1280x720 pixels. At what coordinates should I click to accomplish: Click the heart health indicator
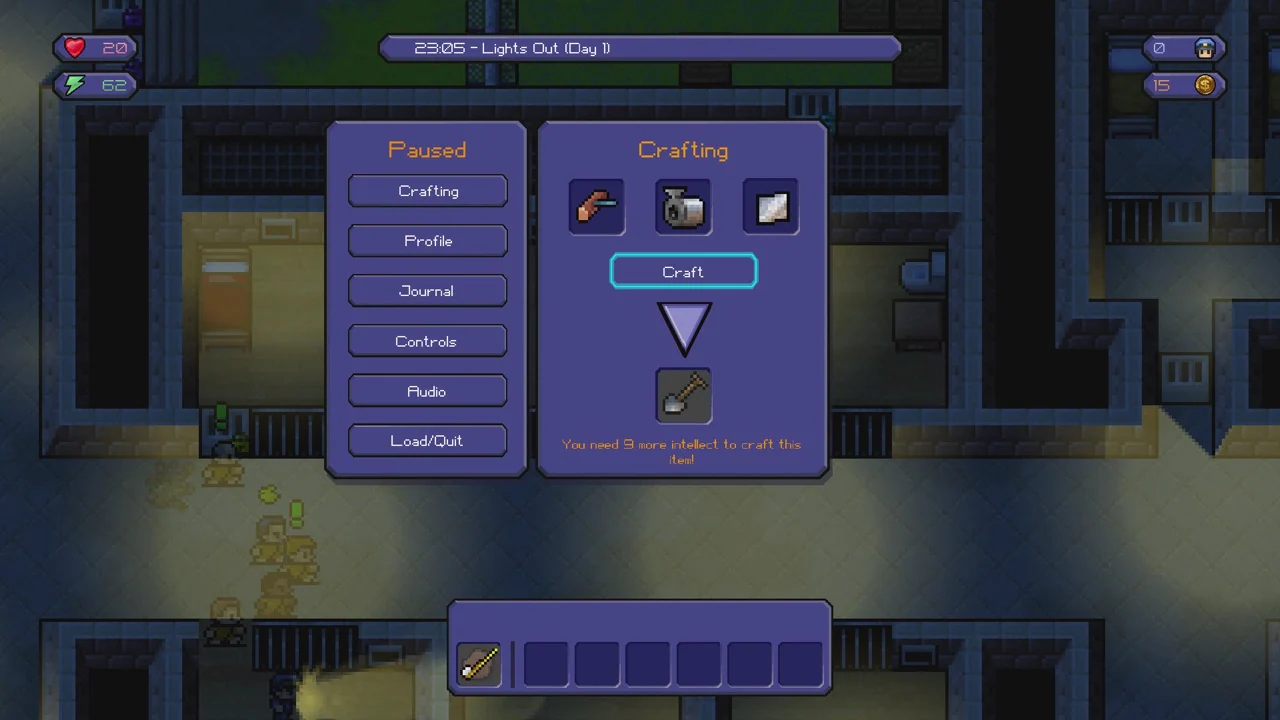(74, 47)
